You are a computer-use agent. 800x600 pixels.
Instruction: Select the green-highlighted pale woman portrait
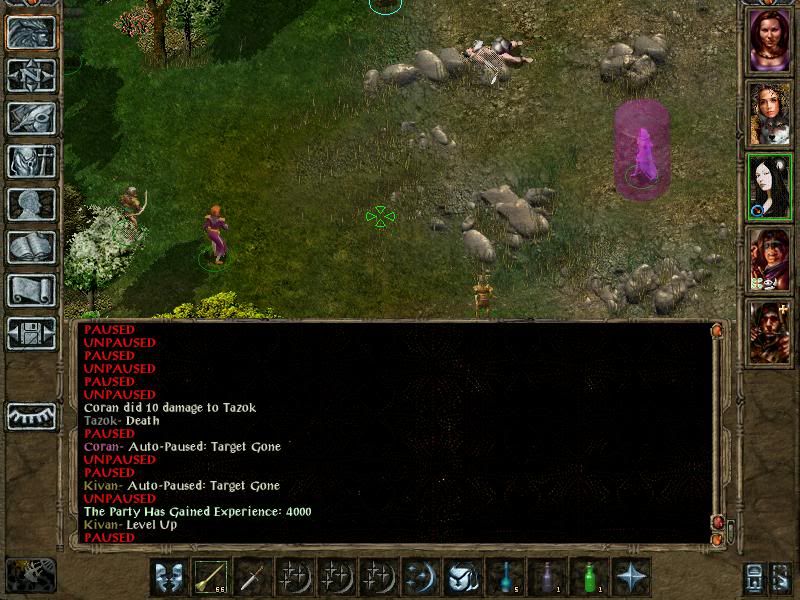770,185
